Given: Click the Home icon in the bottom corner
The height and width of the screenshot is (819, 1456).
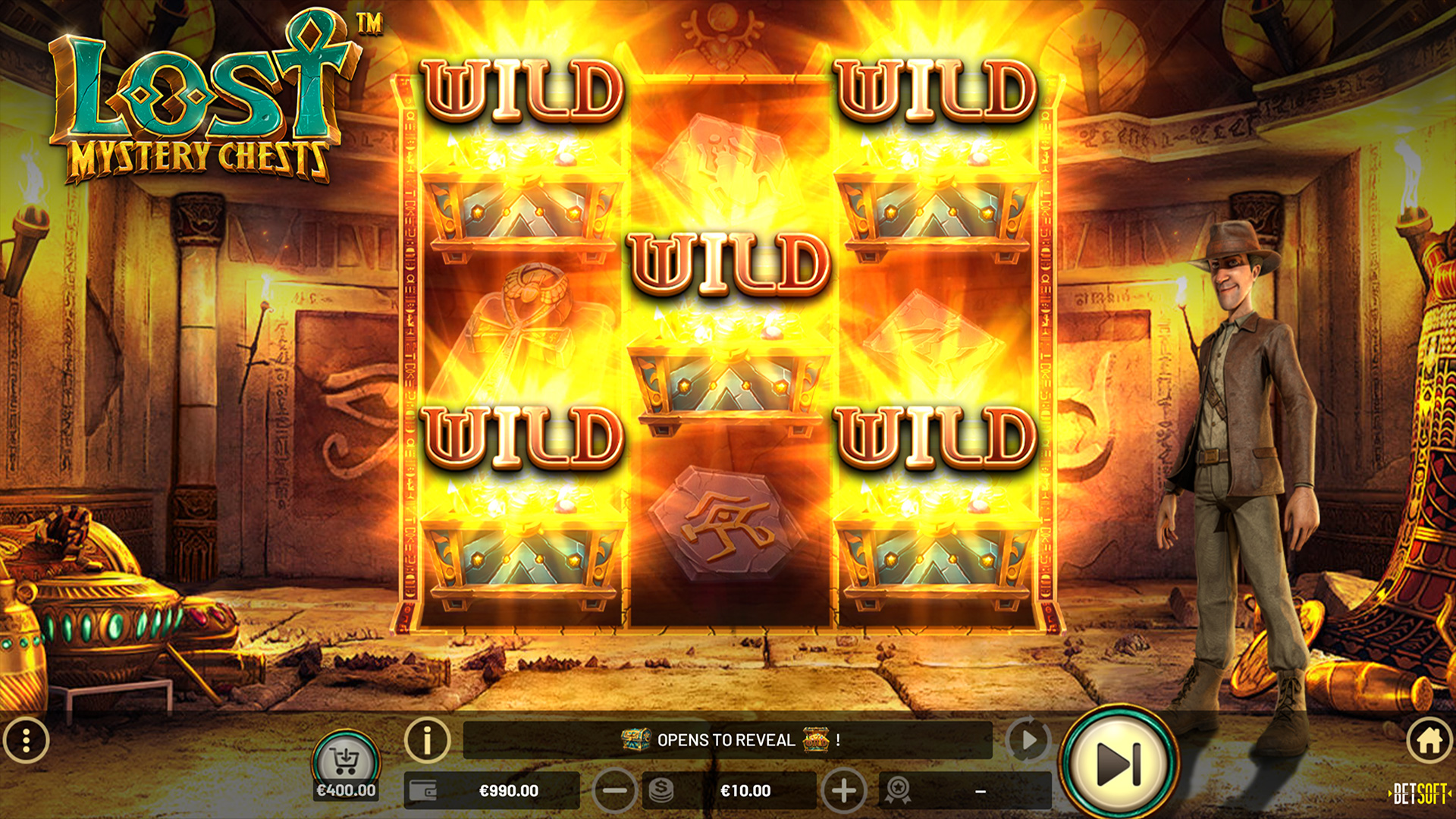Looking at the screenshot, I should (x=1429, y=742).
